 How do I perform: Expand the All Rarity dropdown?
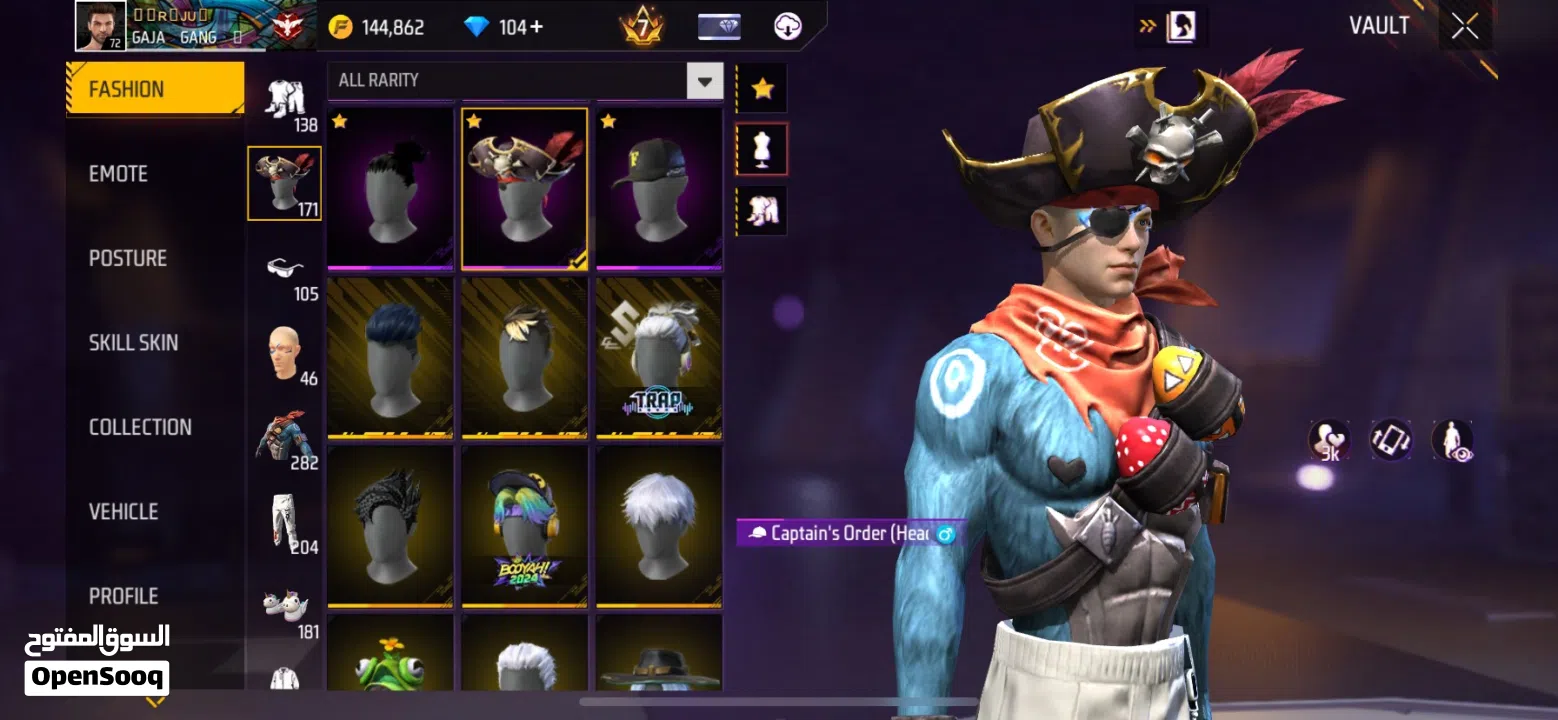(x=704, y=80)
